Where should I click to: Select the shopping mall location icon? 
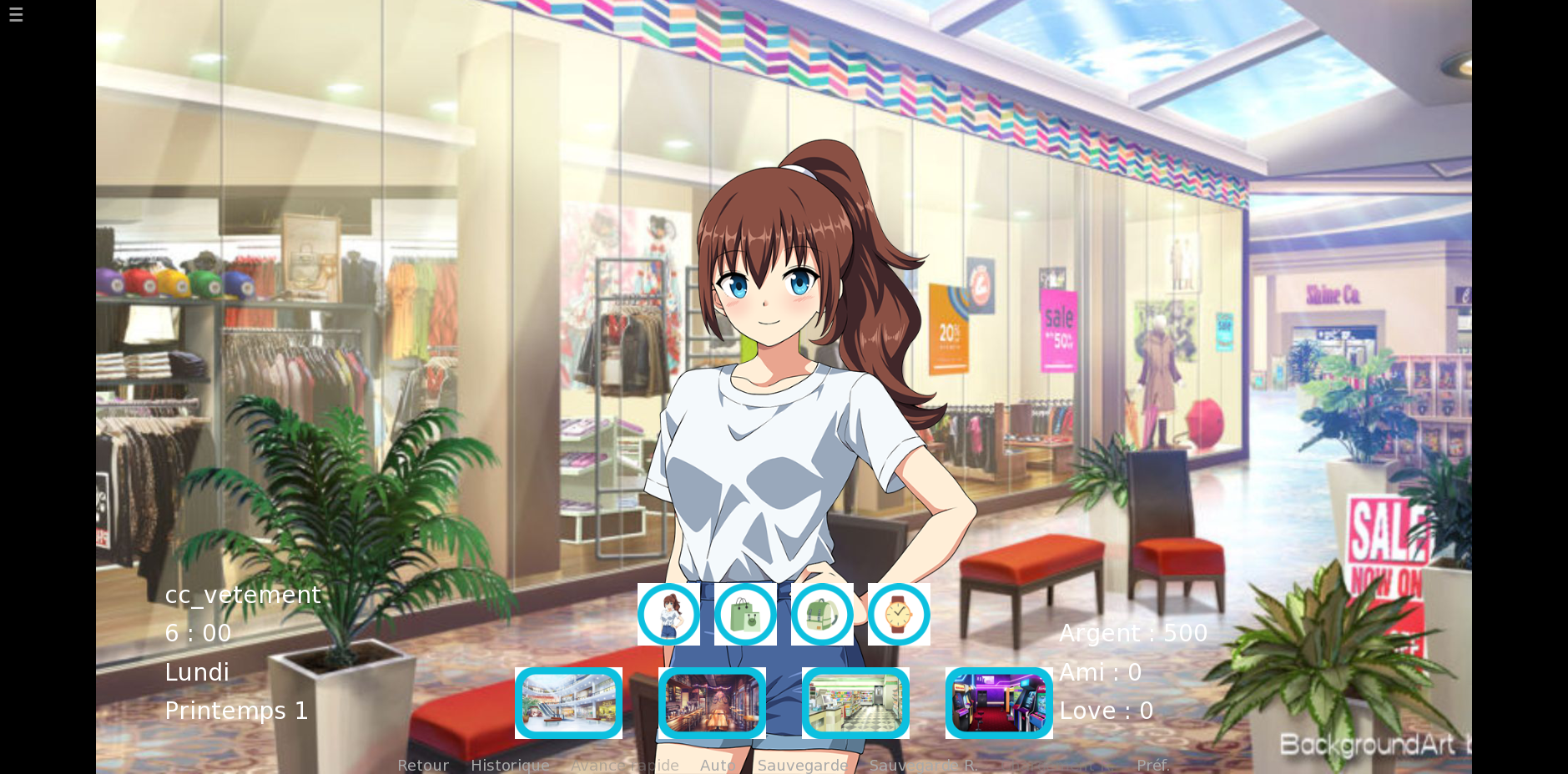pos(568,703)
